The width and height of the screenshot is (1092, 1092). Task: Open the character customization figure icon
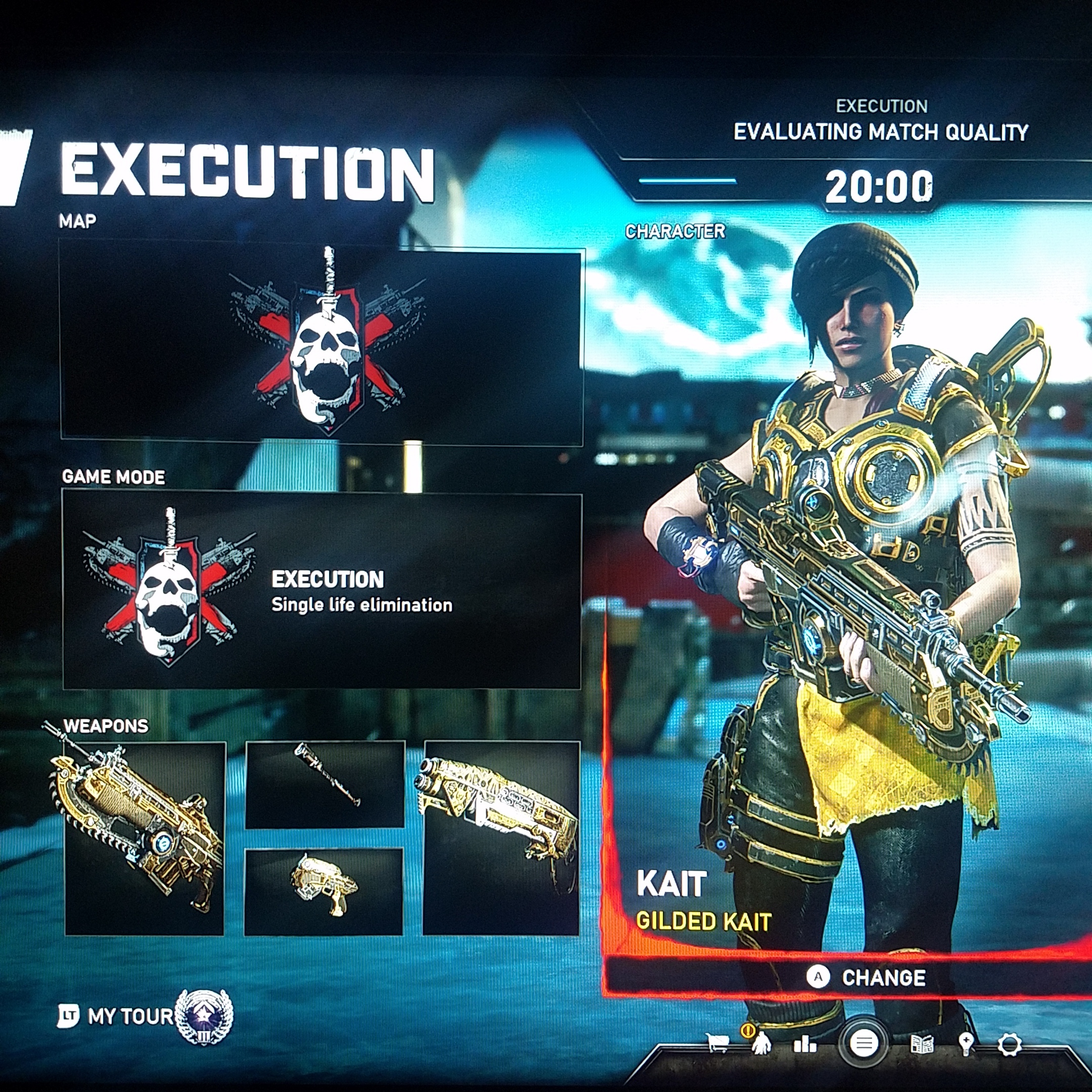coord(761,1043)
